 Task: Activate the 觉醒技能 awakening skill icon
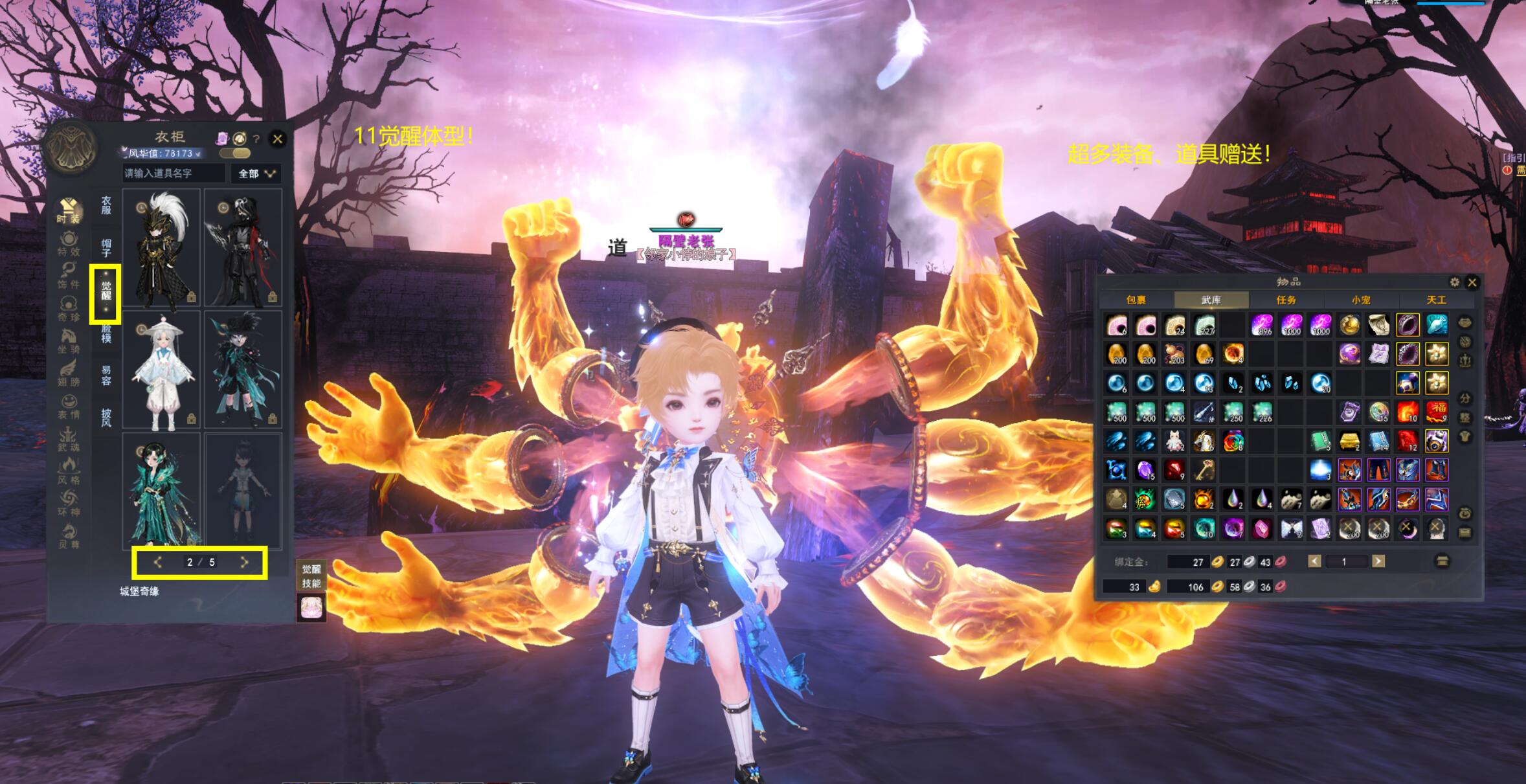pos(311,607)
